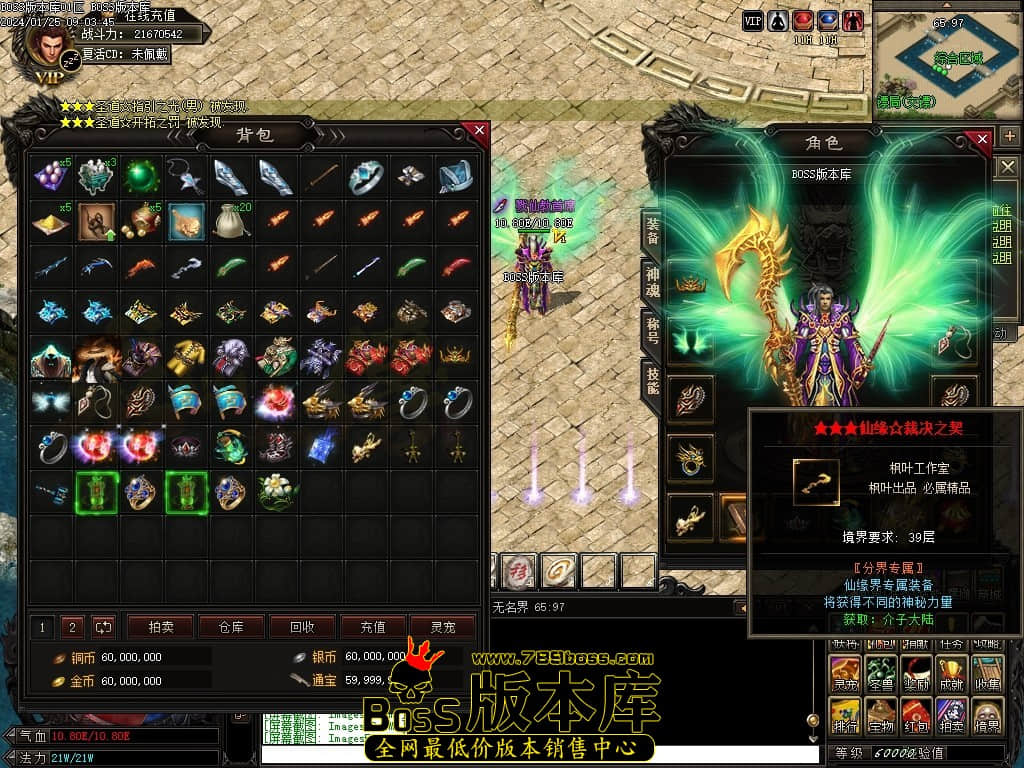Viewport: 1024px width, 768px height.
Task: Select the cloth sack item with x20
Action: click(x=231, y=221)
